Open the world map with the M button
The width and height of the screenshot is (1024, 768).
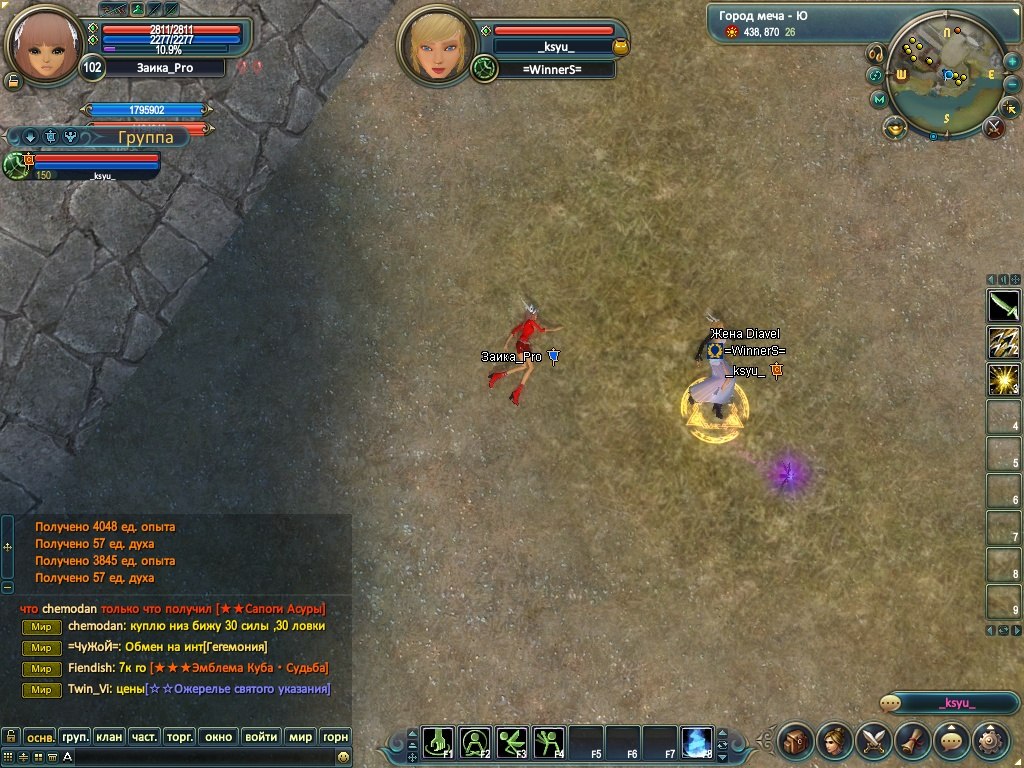click(x=879, y=99)
